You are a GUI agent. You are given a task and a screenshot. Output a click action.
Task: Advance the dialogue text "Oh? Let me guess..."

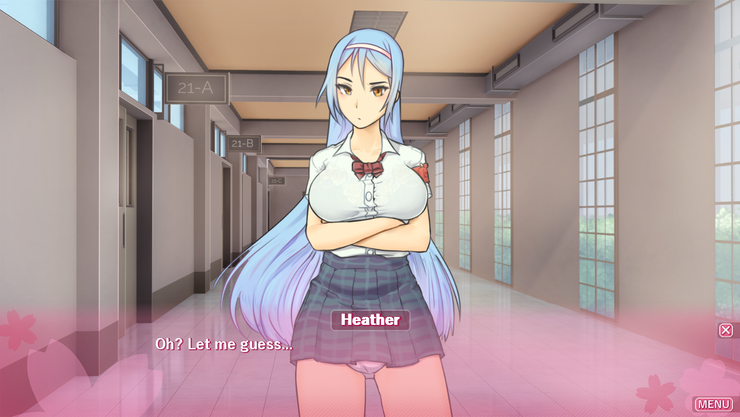point(223,344)
